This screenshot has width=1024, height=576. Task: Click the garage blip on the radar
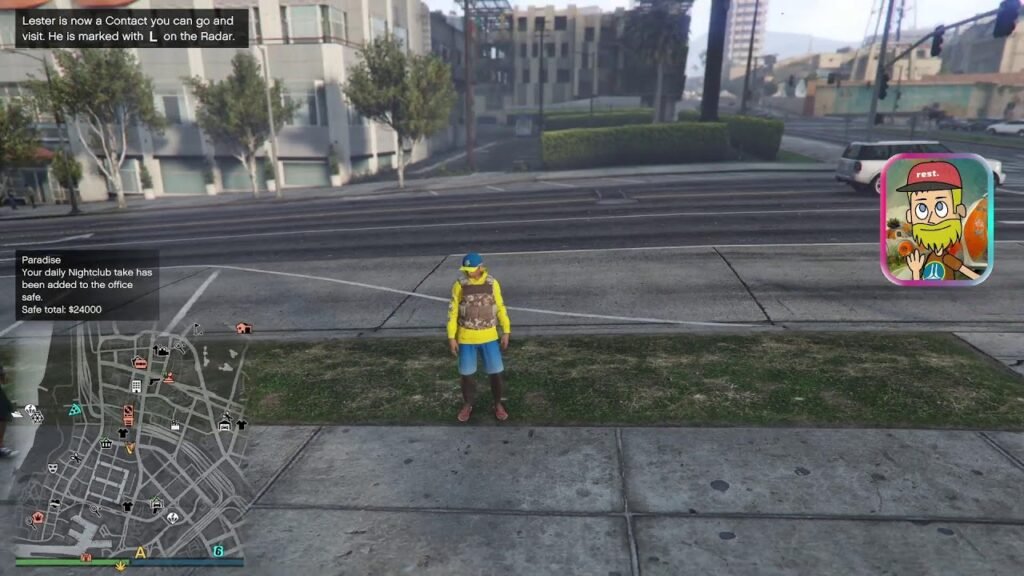225,424
